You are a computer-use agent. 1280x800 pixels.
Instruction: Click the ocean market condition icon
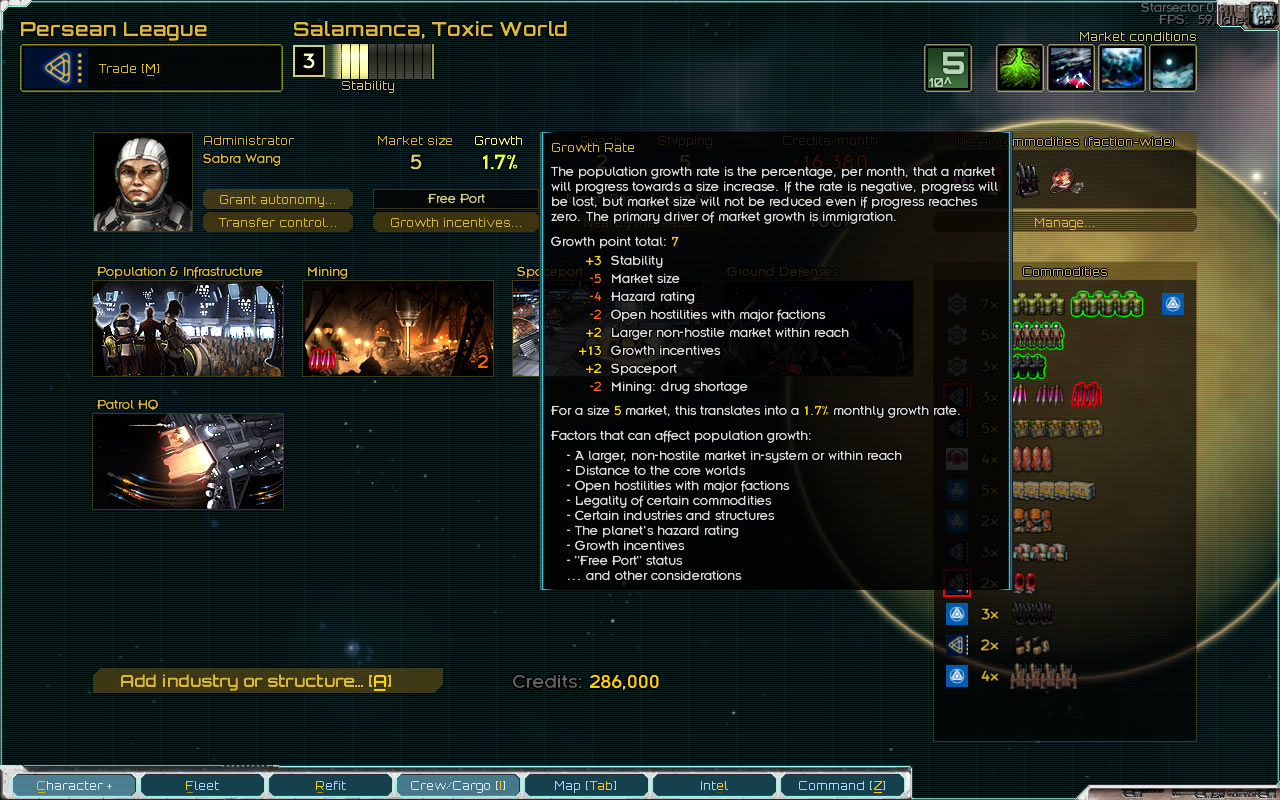click(x=1121, y=67)
